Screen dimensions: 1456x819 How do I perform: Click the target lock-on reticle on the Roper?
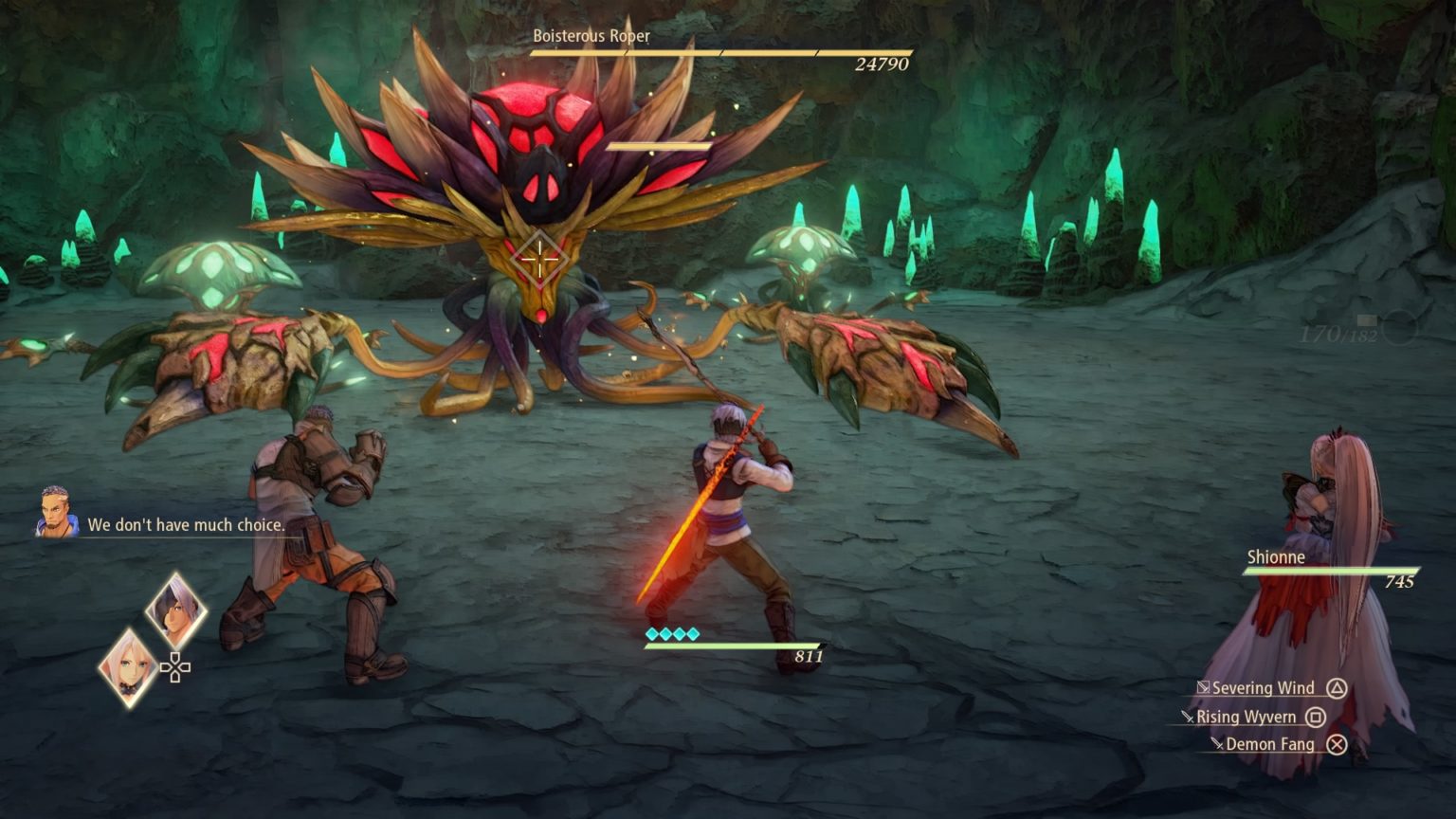click(x=538, y=259)
